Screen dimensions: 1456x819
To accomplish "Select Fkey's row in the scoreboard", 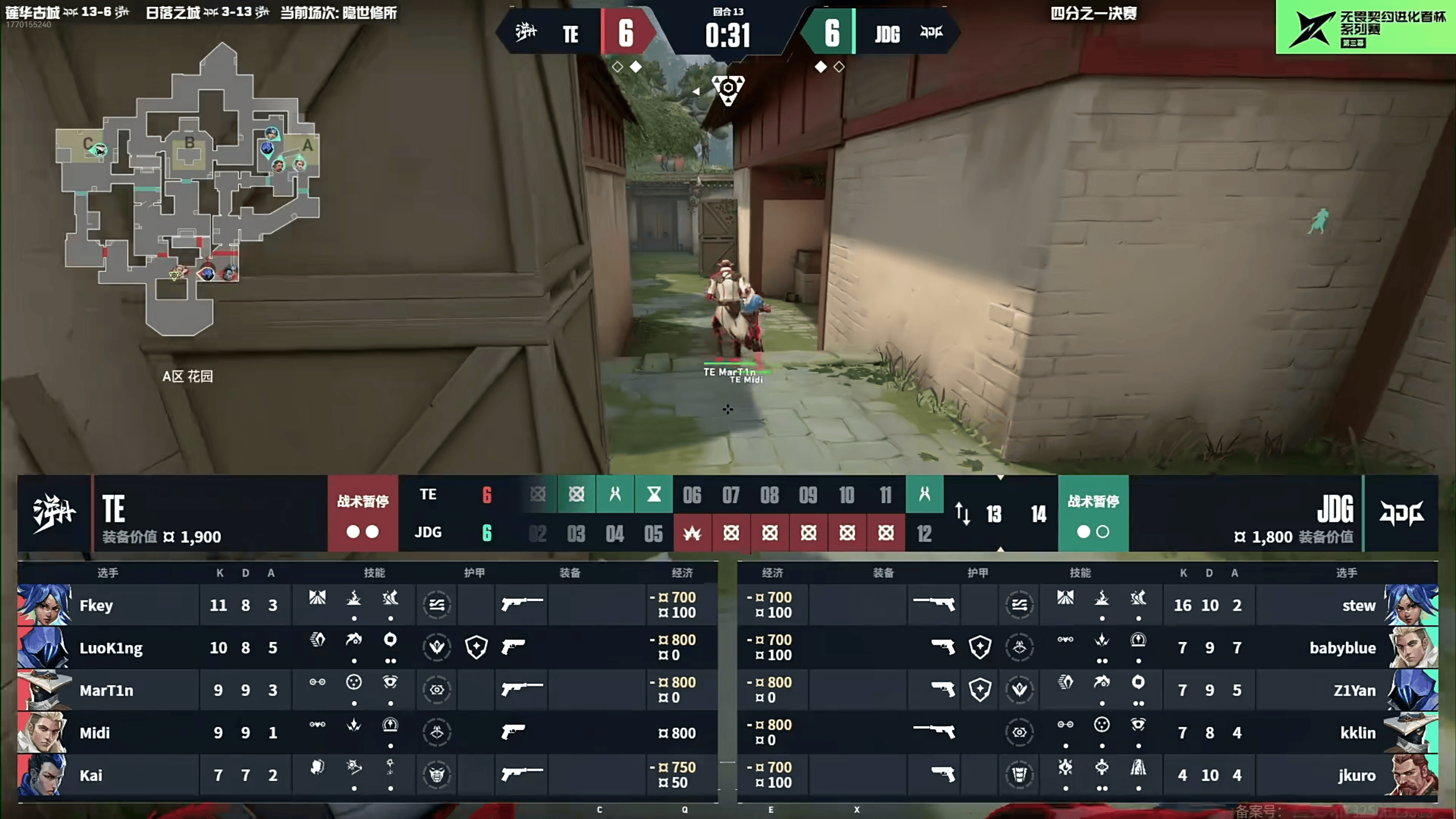I will [x=367, y=604].
